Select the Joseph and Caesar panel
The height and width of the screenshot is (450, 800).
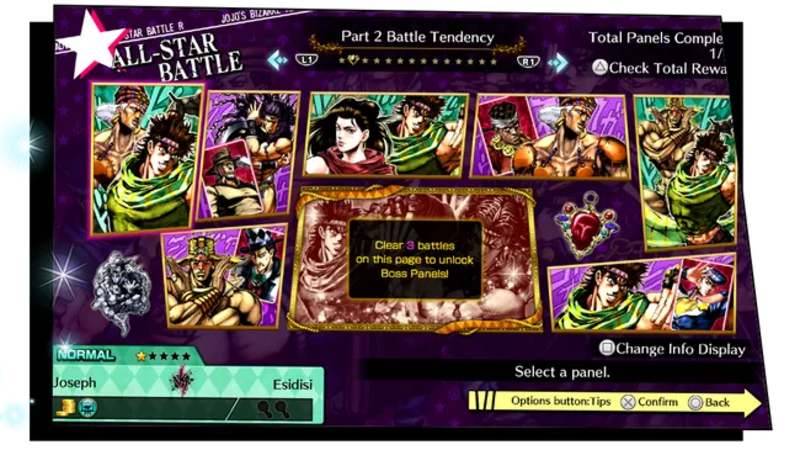640,290
